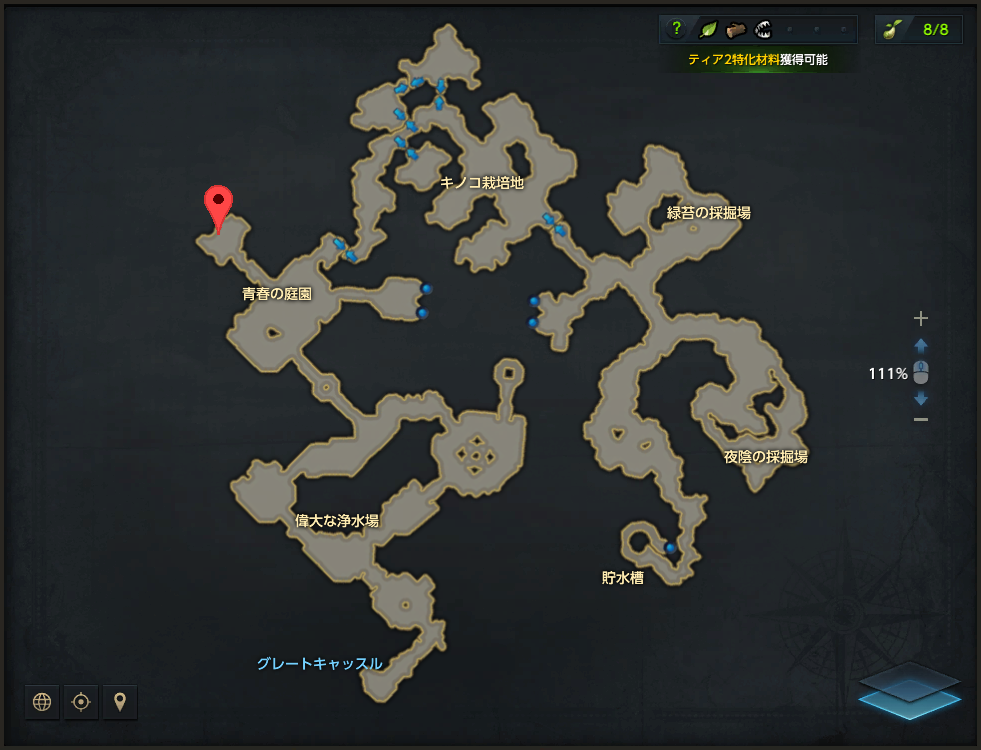Click the wooden log material icon
This screenshot has height=750, width=981.
pos(735,29)
